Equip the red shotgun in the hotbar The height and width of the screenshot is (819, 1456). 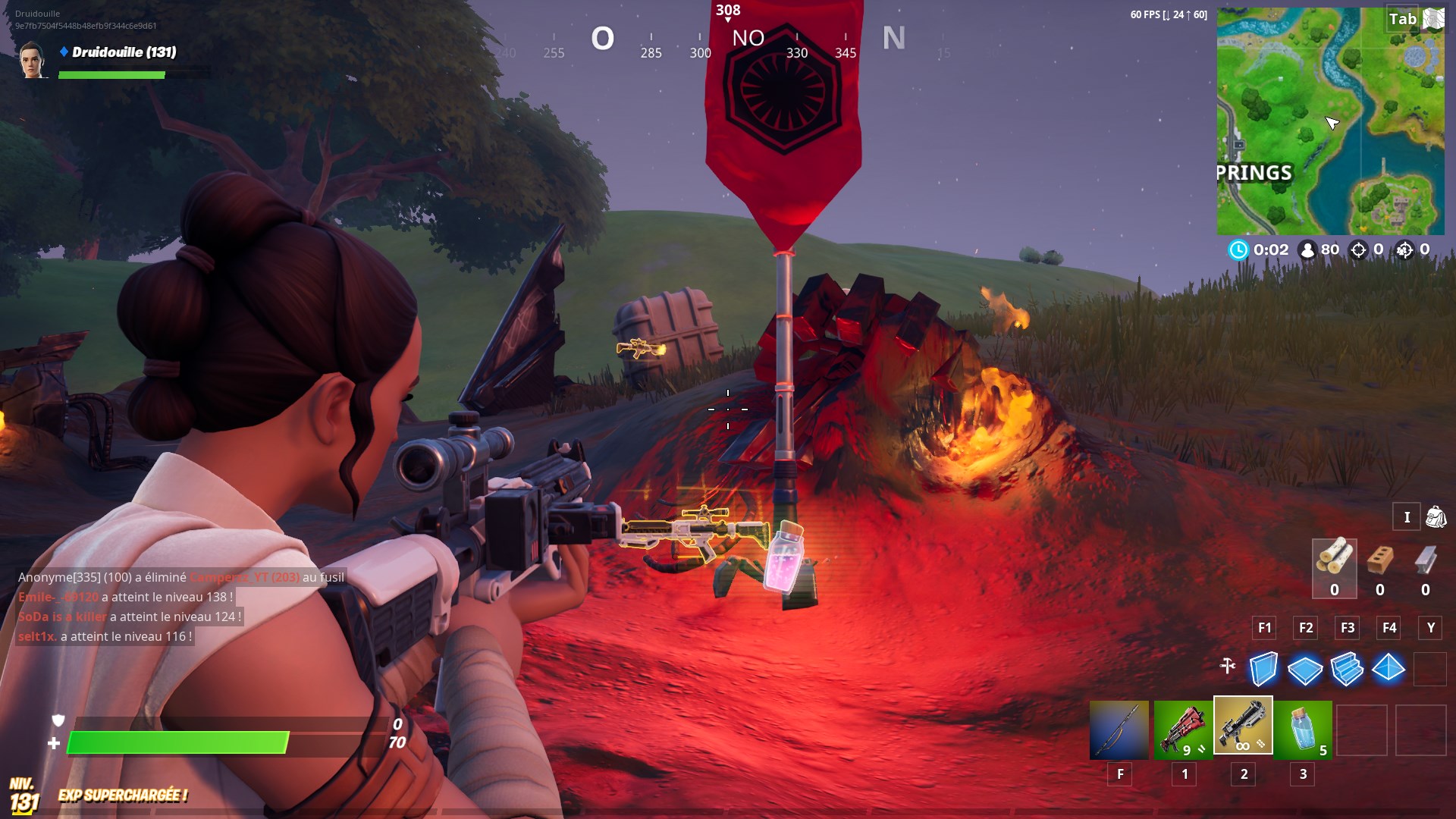(x=1182, y=730)
